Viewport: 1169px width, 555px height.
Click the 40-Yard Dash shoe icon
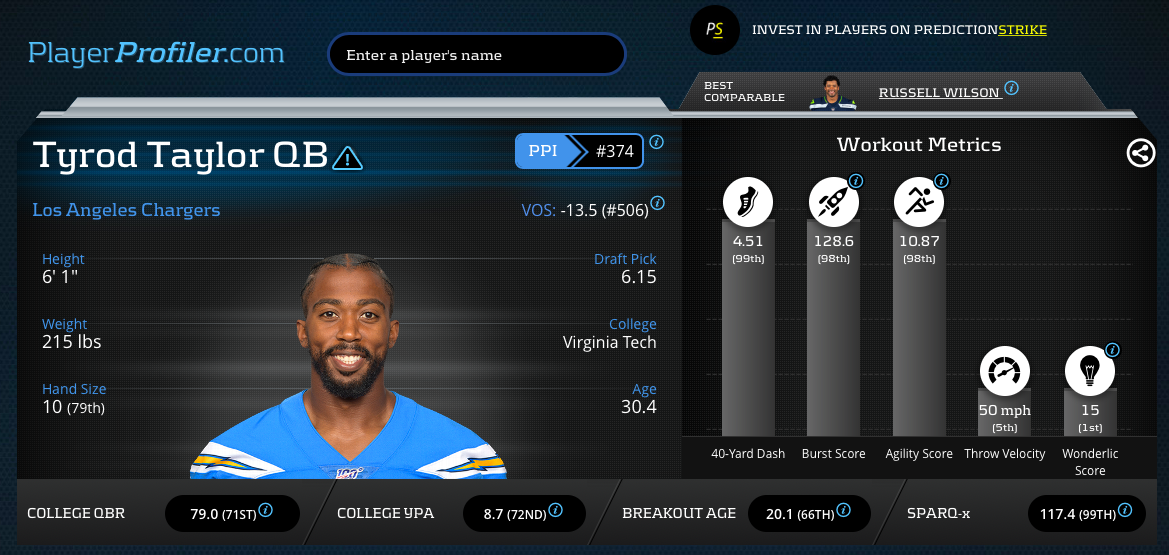[x=748, y=203]
